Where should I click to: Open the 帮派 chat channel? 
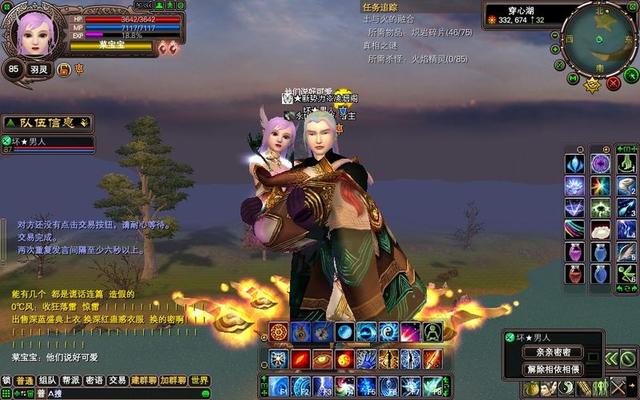(71, 381)
